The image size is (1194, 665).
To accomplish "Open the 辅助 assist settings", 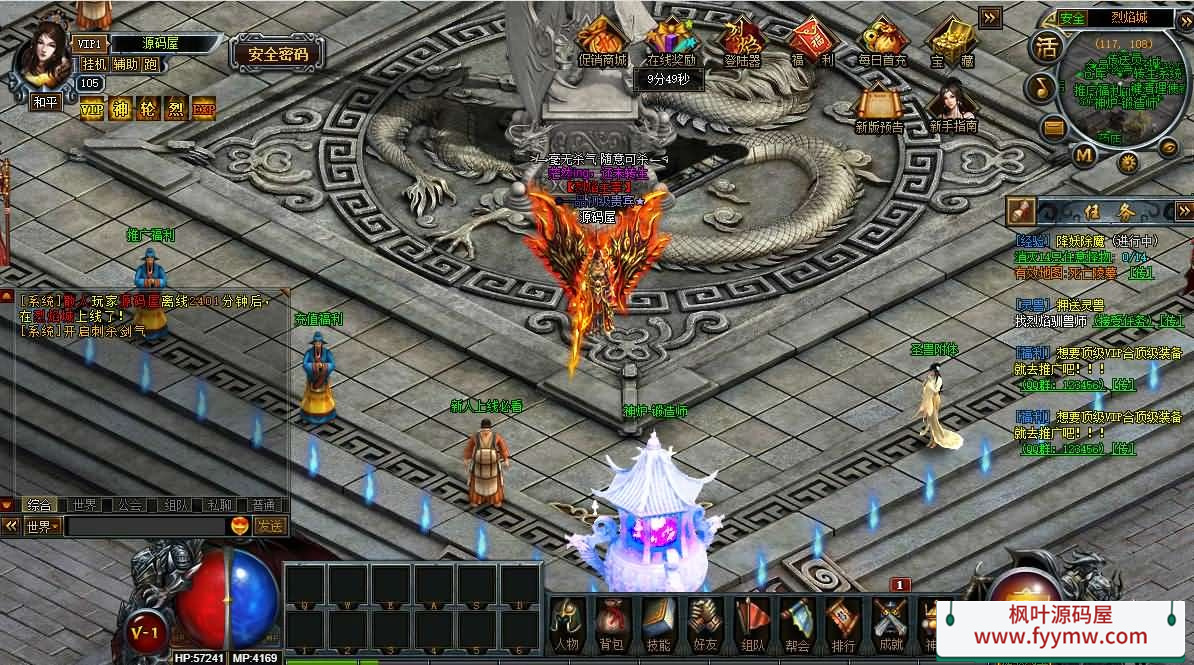I will pos(126,64).
